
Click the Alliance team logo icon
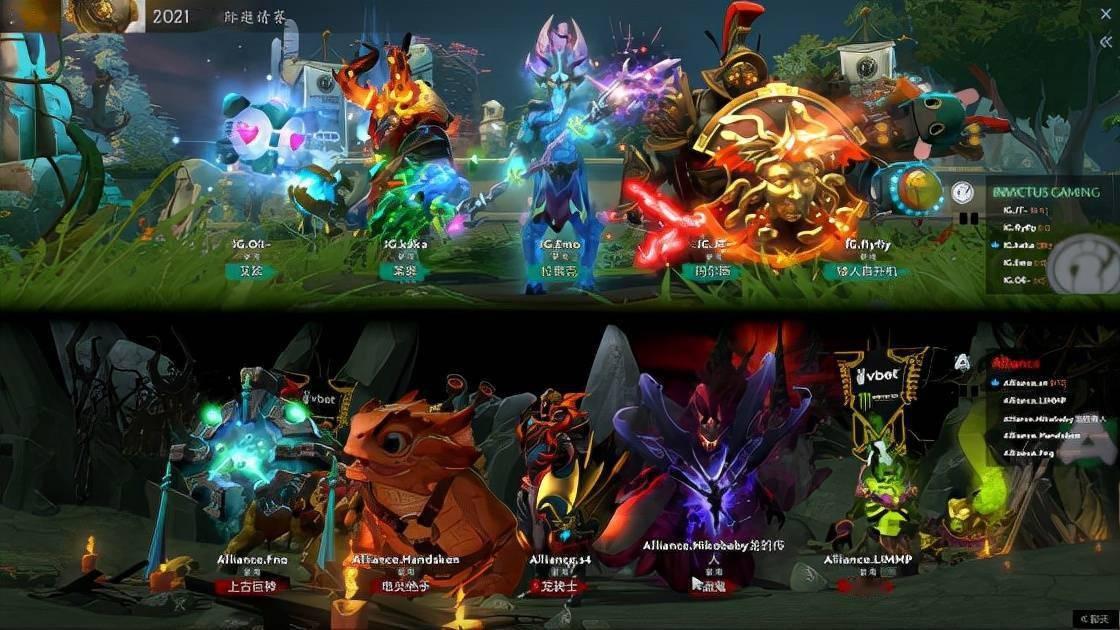pyautogui.click(x=962, y=362)
